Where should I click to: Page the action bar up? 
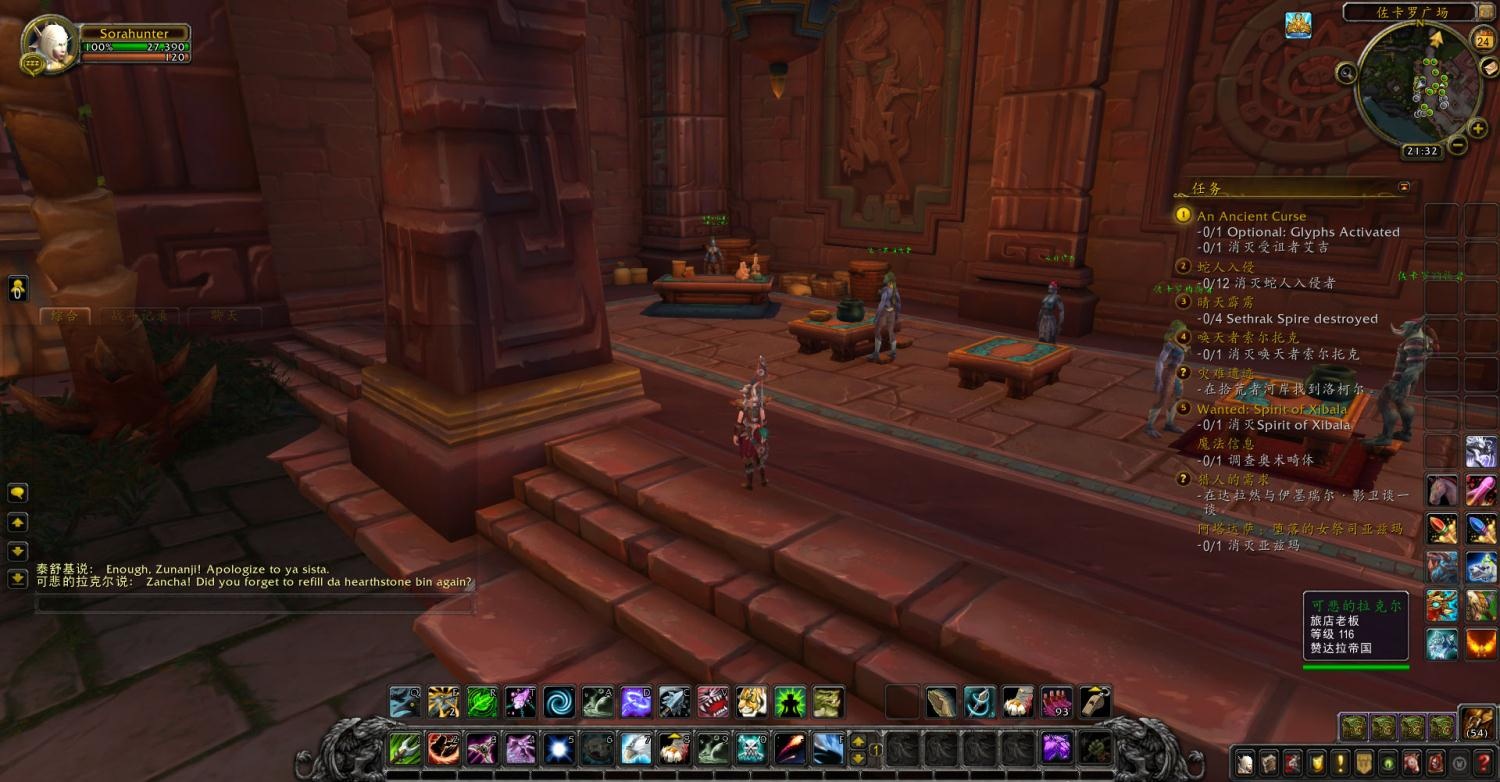click(857, 741)
